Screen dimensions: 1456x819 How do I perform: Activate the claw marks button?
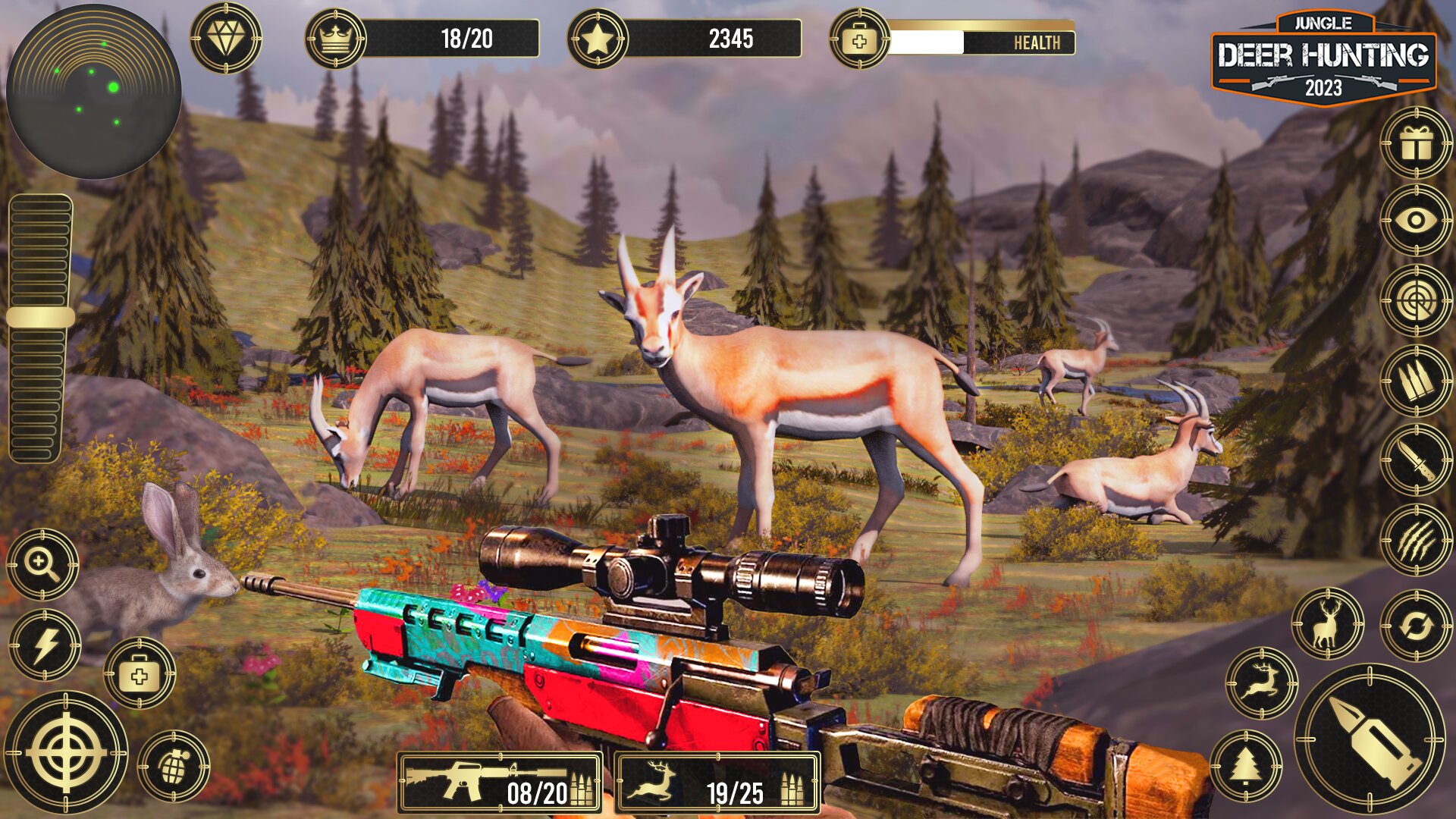click(x=1415, y=540)
